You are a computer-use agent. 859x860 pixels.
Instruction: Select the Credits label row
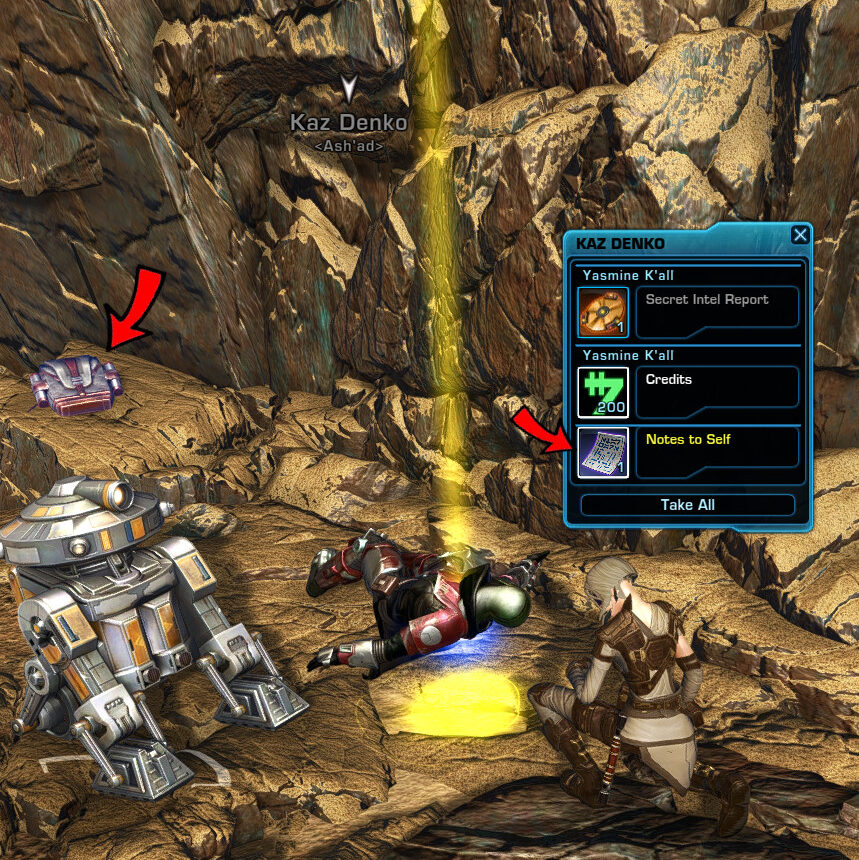[x=717, y=388]
